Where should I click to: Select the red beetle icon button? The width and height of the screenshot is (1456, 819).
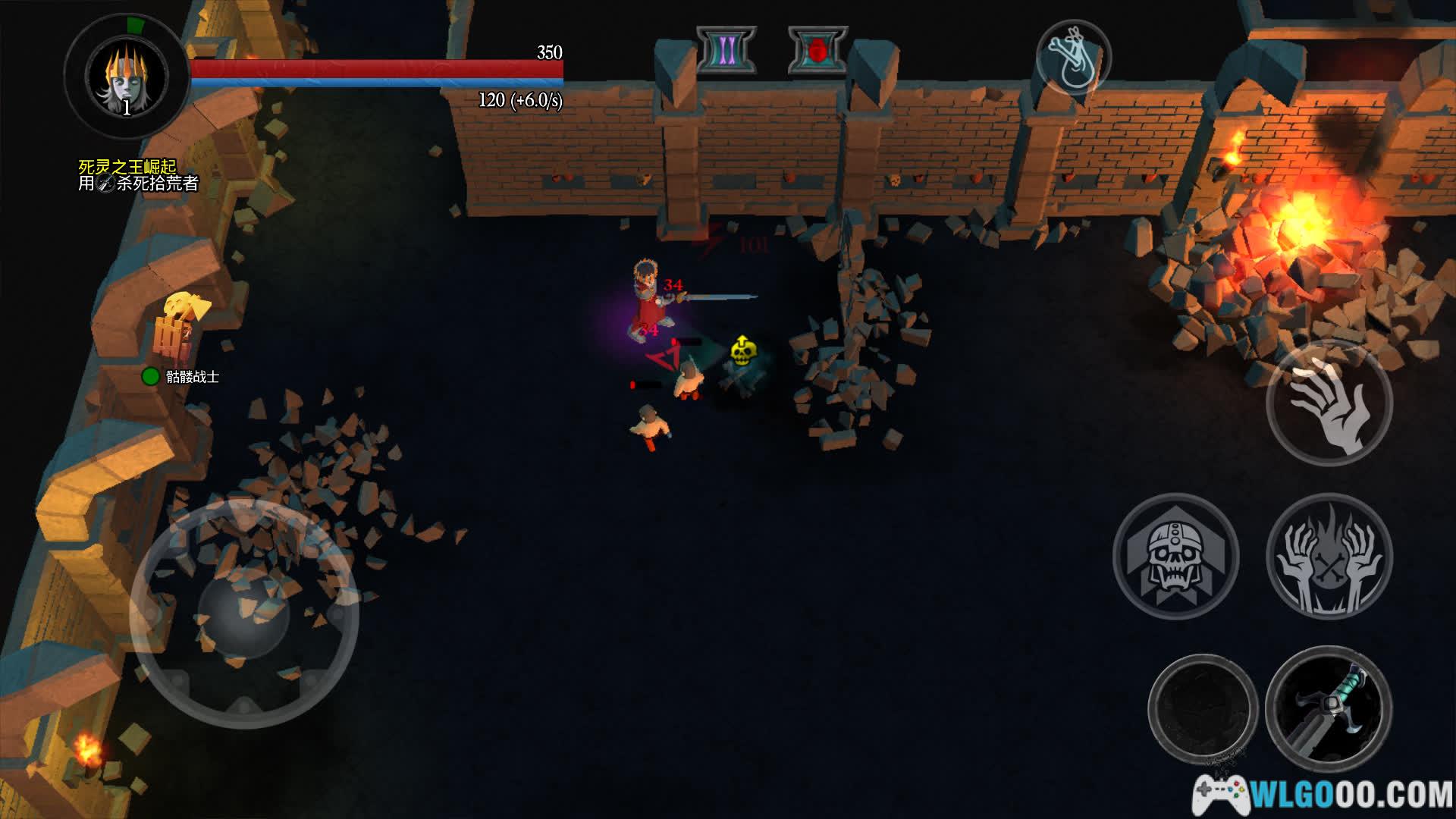pyautogui.click(x=817, y=51)
